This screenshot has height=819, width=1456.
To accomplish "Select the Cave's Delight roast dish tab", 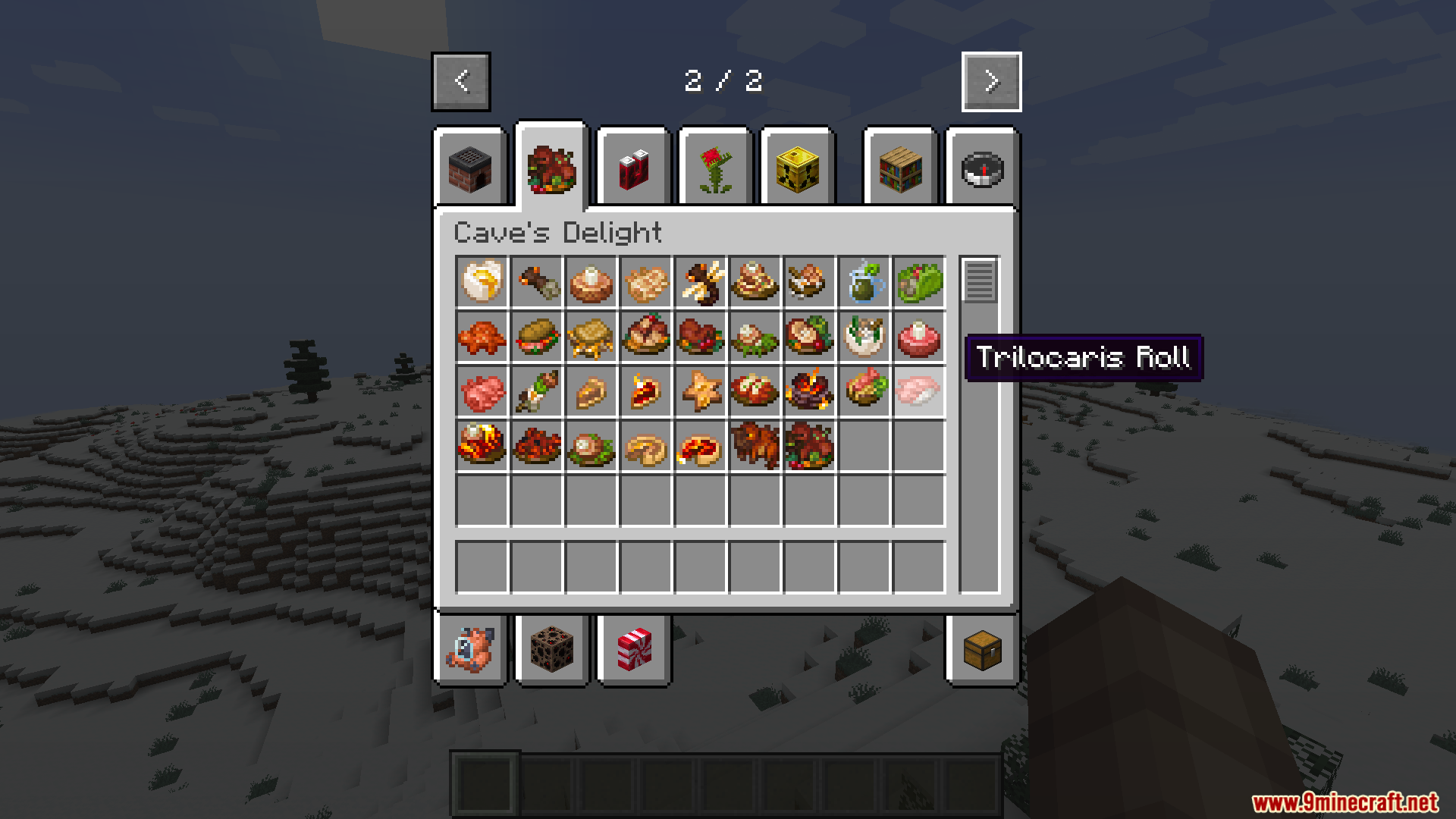I will 551,168.
